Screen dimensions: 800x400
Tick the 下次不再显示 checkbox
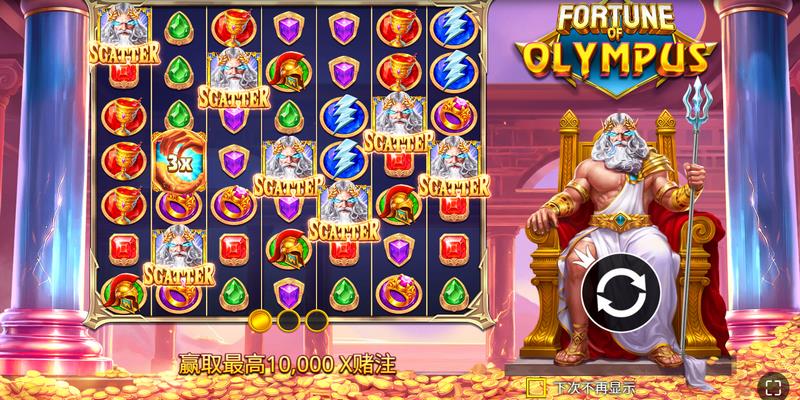[x=537, y=386]
